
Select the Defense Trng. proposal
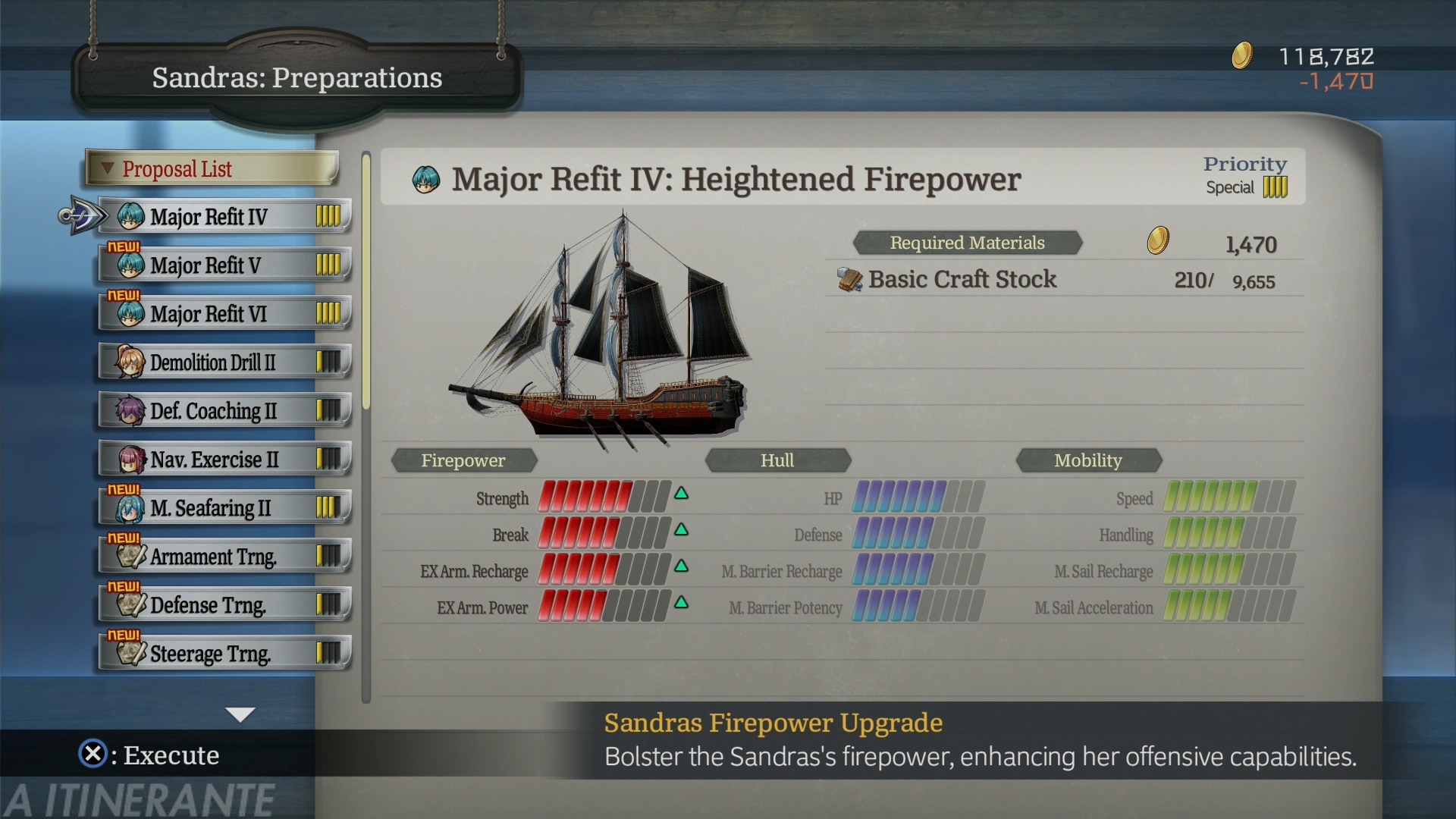(x=224, y=605)
